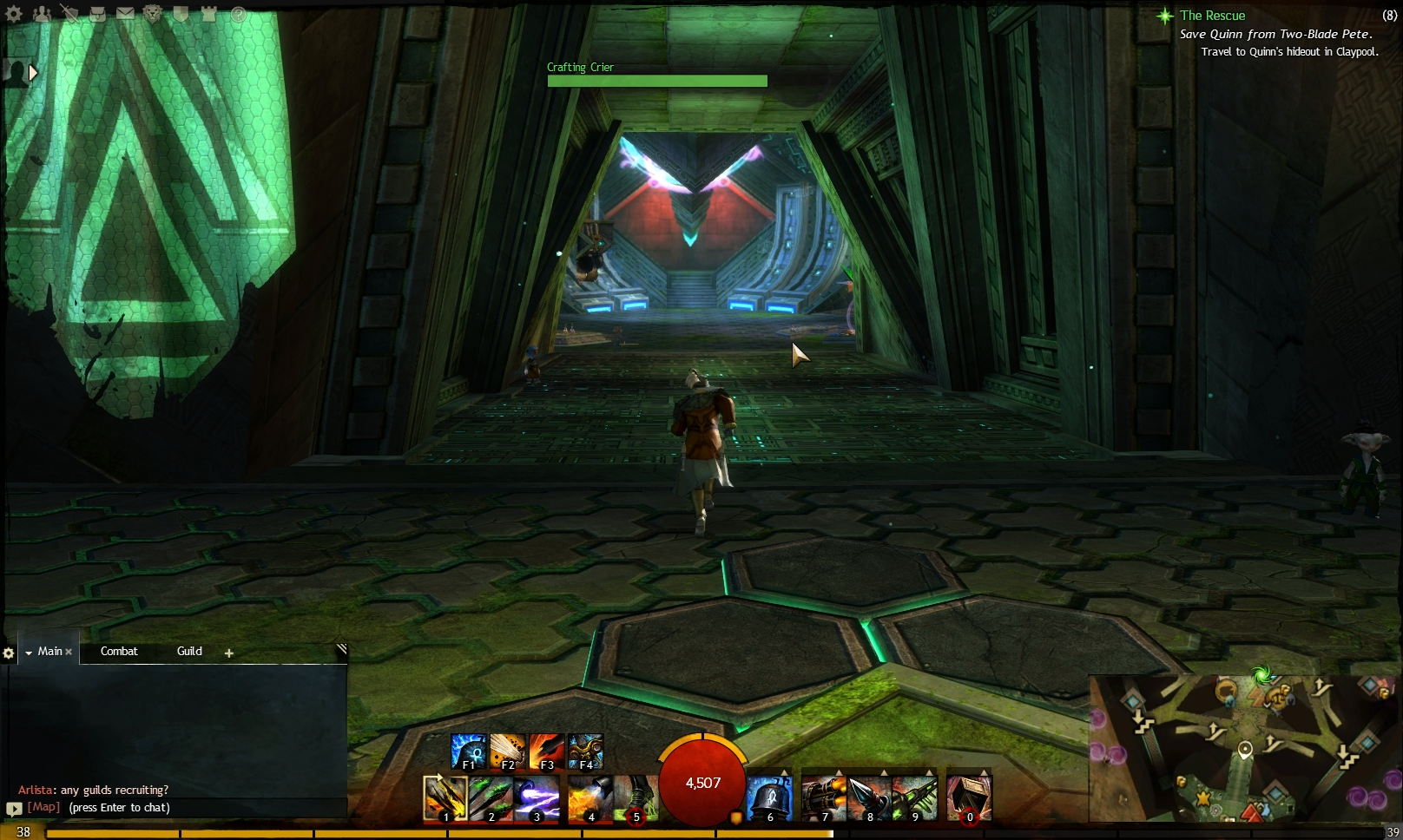
Task: Add a new chat tab with the plus
Action: coord(228,652)
